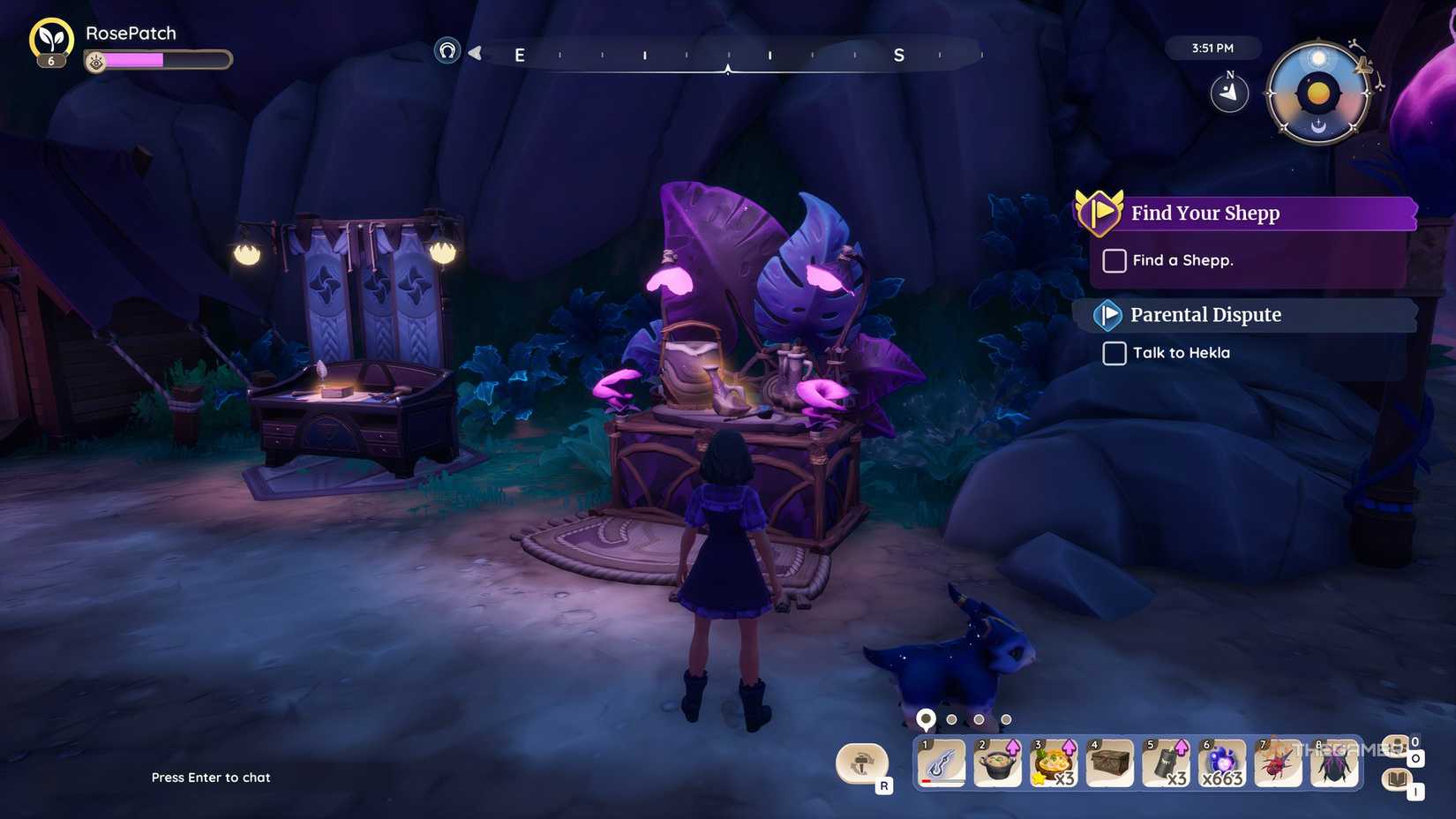Open the tool wheel hammer icon
The image size is (1456, 819).
[862, 764]
